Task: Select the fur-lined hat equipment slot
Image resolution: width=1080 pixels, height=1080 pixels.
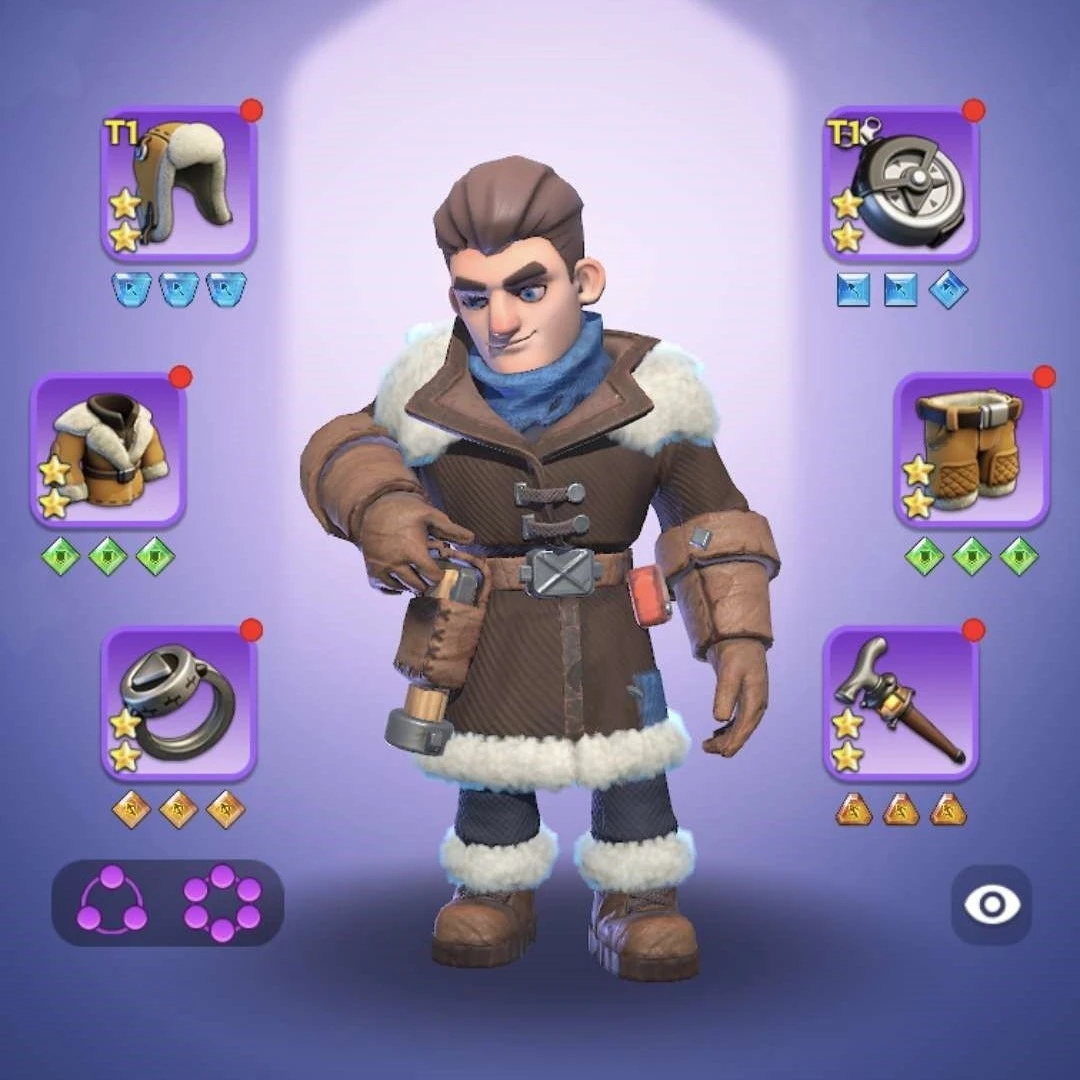Action: point(179,184)
